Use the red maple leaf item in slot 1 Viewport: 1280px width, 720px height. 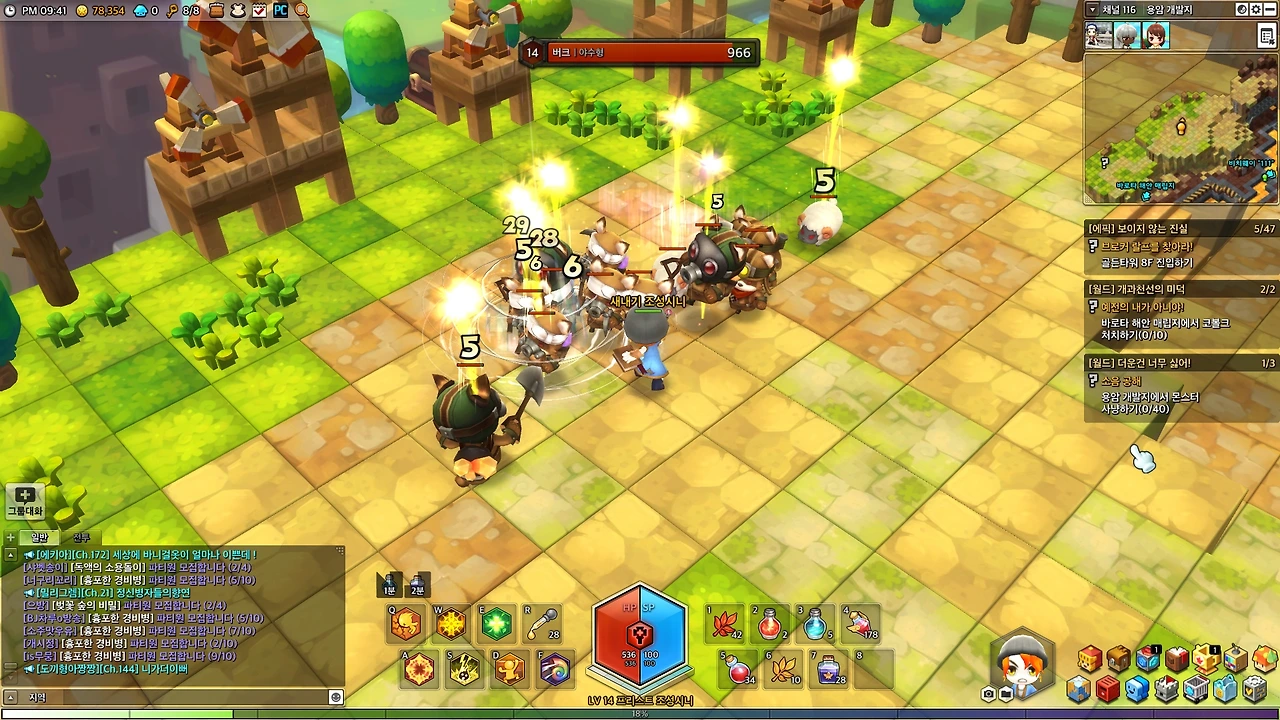tap(725, 624)
